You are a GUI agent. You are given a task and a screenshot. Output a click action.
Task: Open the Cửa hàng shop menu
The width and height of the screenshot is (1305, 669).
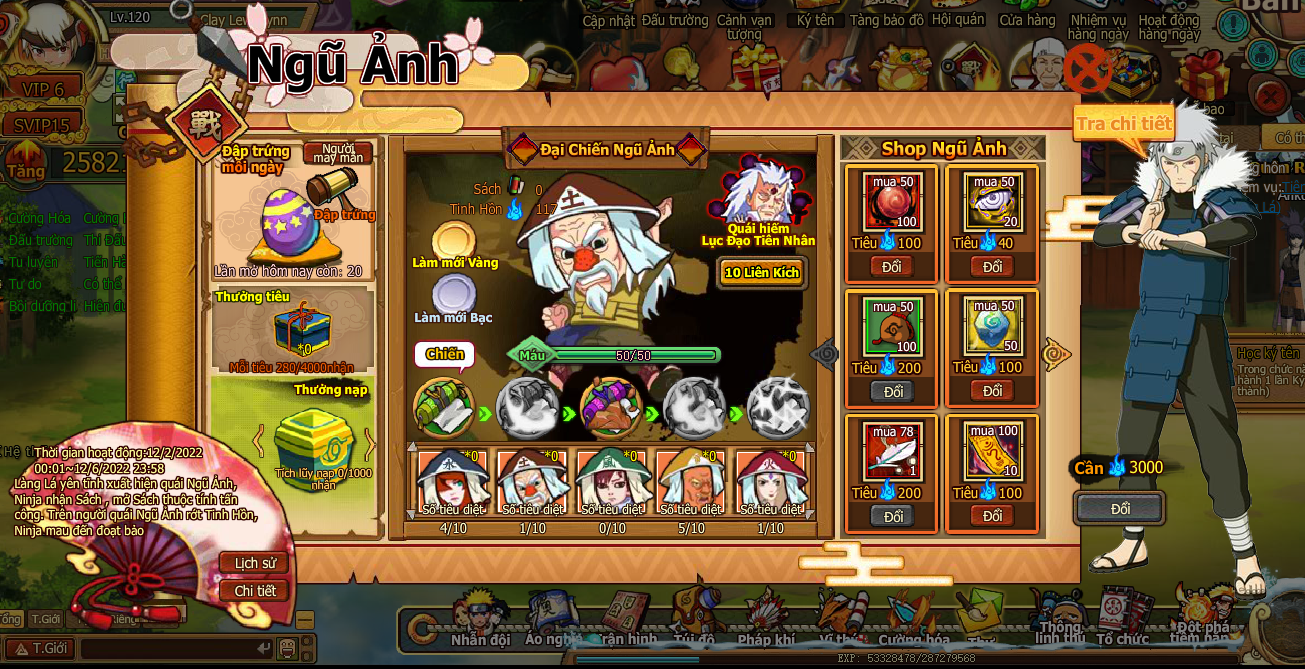tap(1027, 20)
